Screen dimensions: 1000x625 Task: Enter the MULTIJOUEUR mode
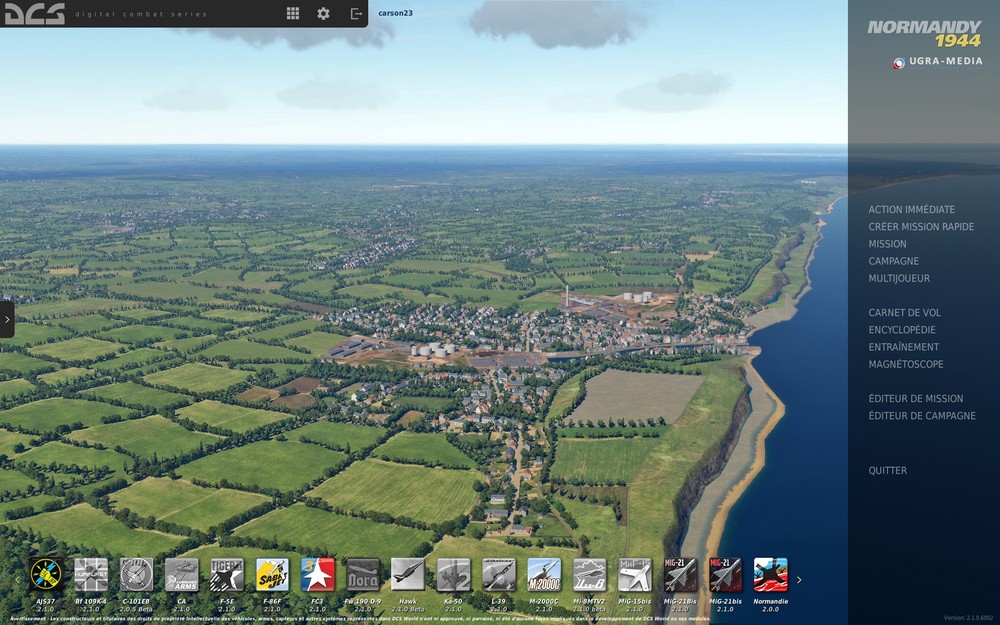898,278
